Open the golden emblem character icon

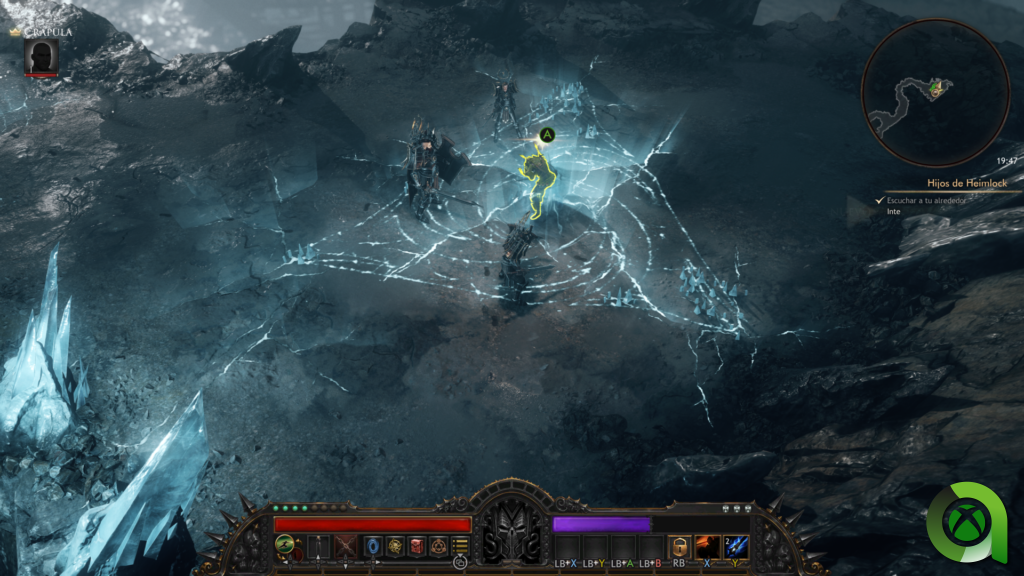click(x=395, y=546)
